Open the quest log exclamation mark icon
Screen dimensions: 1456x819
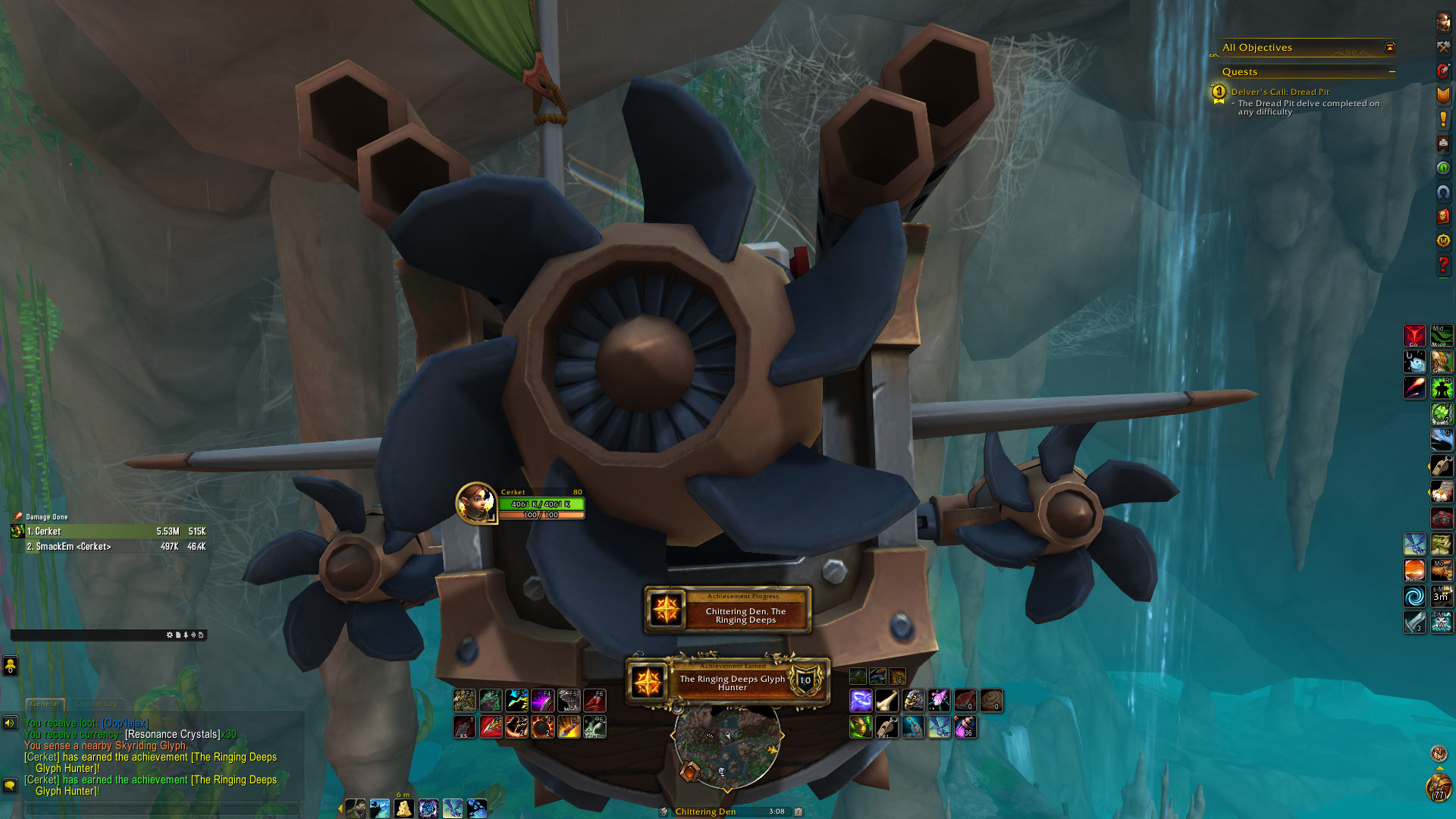pyautogui.click(x=1443, y=119)
